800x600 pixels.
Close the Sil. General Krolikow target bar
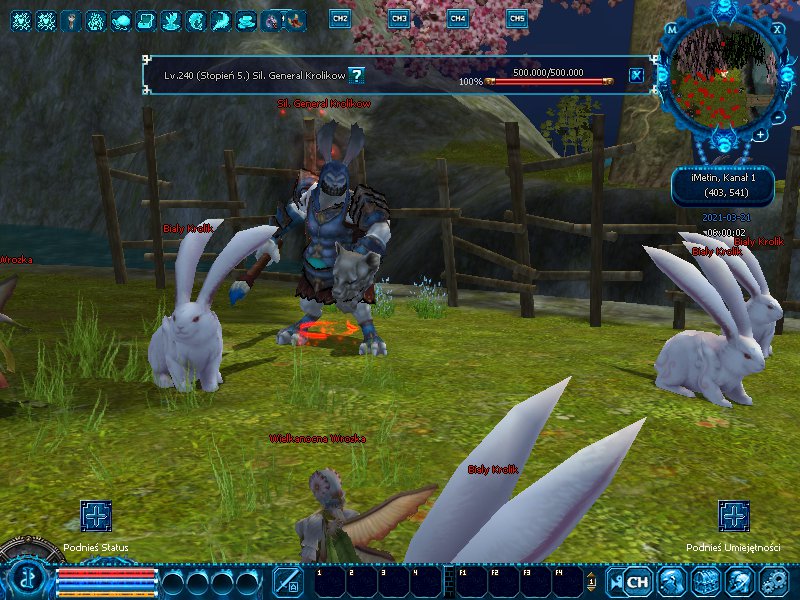pyautogui.click(x=636, y=75)
